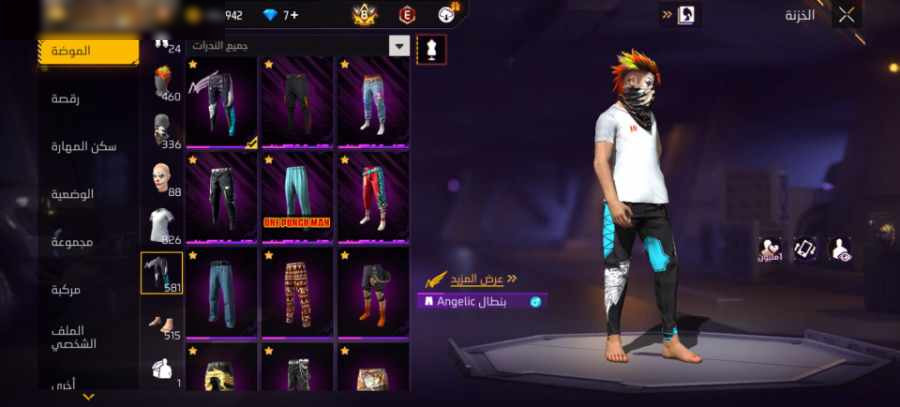Viewport: 900px width, 407px height.
Task: Switch to the الموضة fashion tab
Action: coord(88,51)
